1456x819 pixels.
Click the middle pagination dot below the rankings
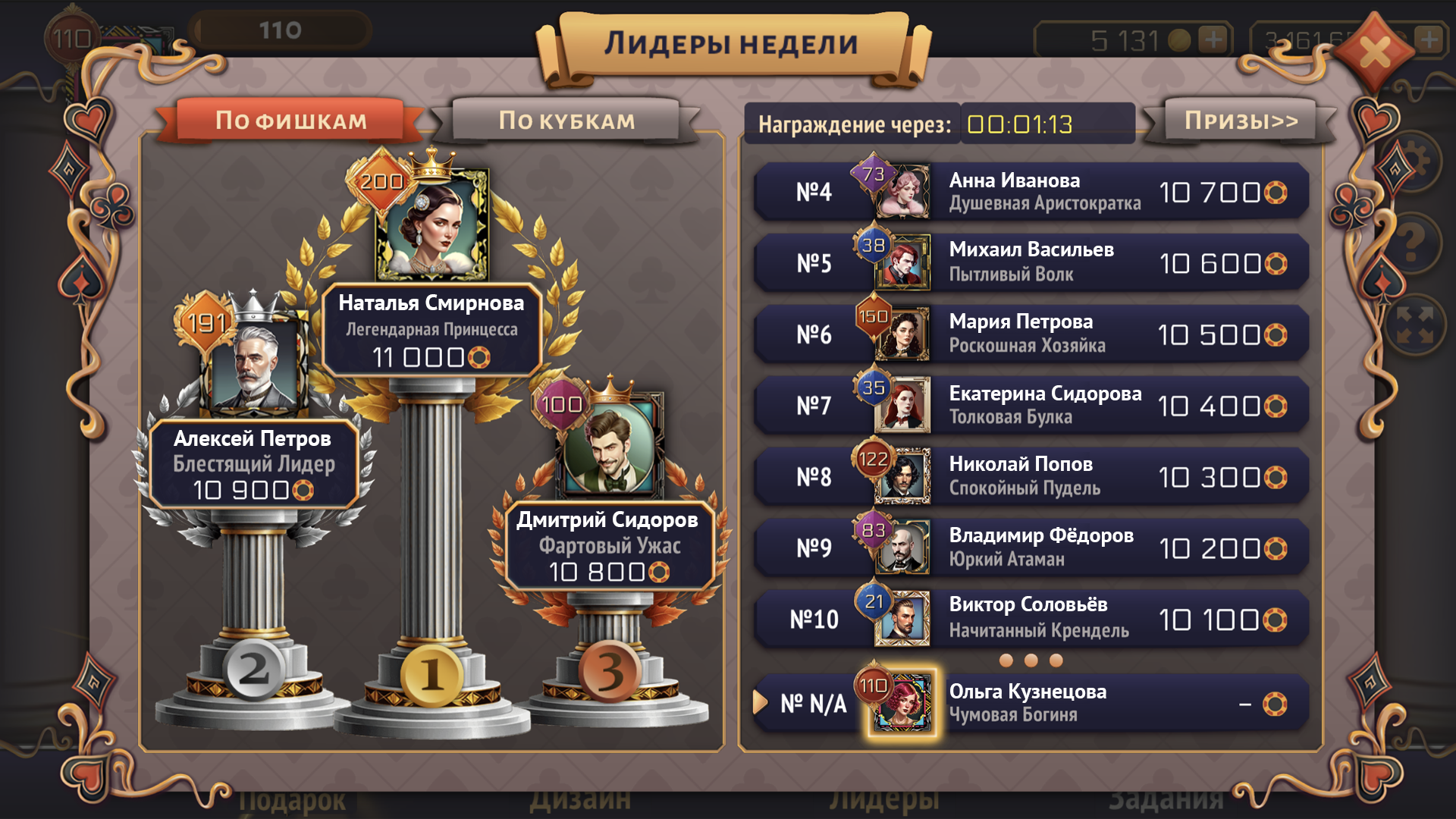pyautogui.click(x=1030, y=662)
